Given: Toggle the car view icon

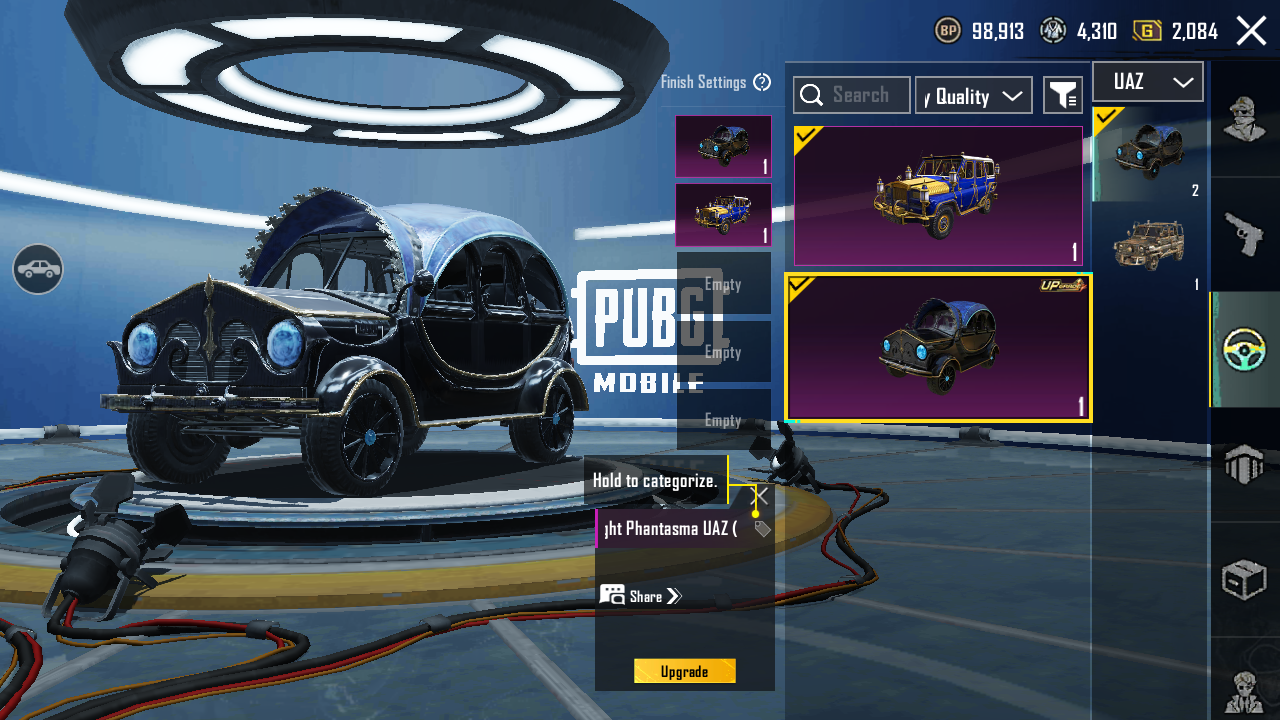Looking at the screenshot, I should point(38,269).
